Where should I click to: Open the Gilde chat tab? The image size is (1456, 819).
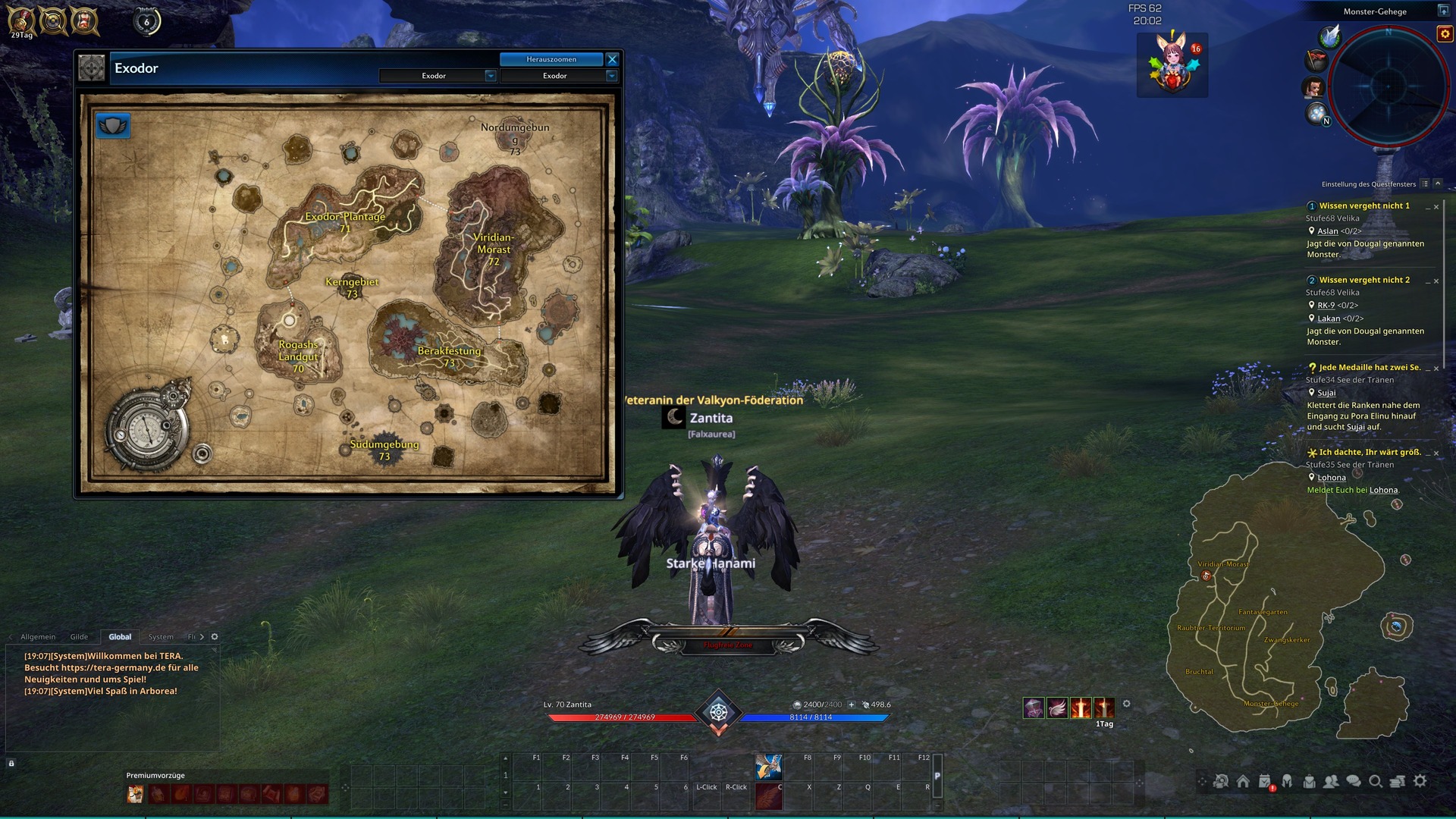(79, 637)
